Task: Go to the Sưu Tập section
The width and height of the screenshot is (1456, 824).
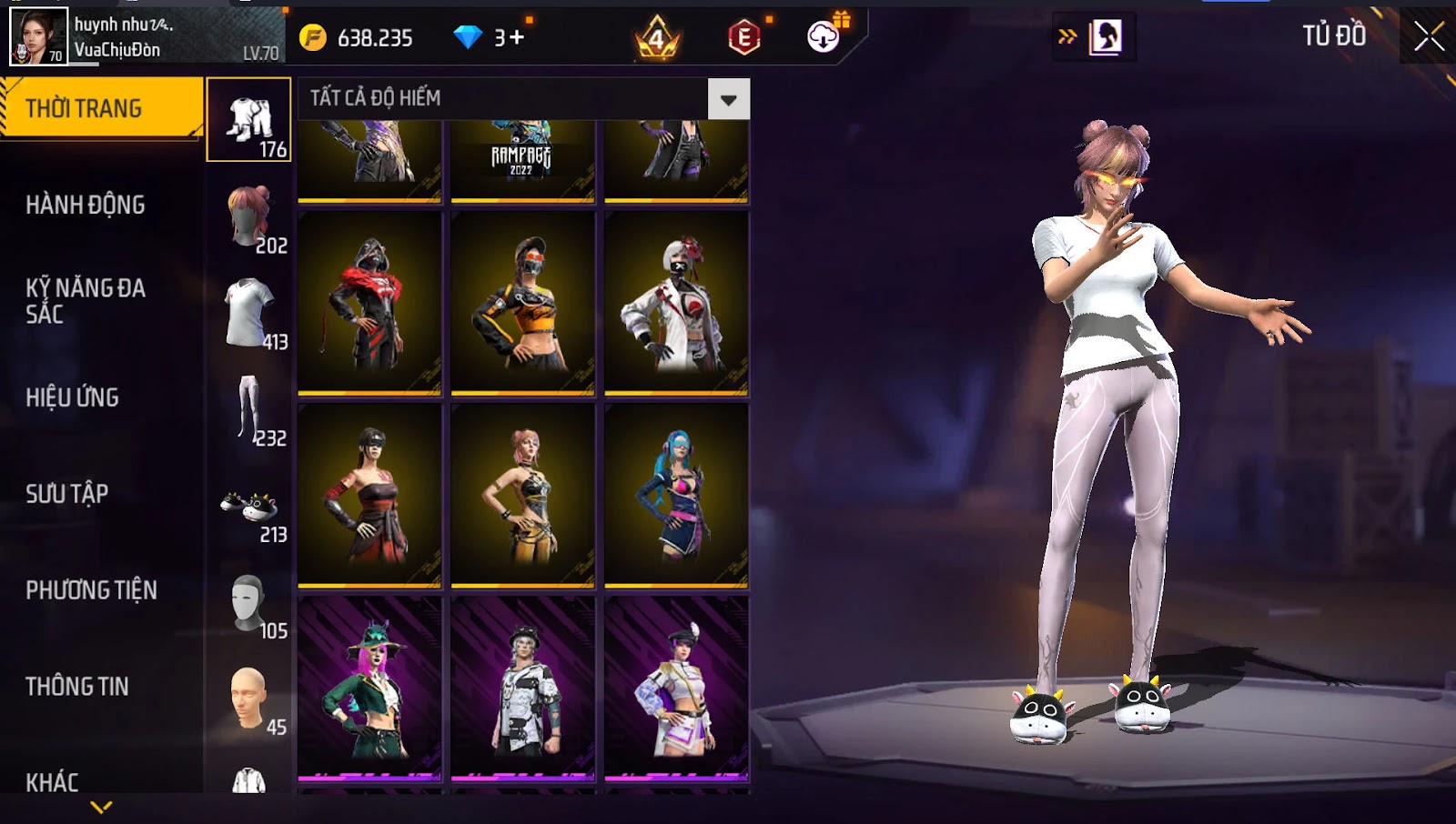Action: tap(67, 494)
